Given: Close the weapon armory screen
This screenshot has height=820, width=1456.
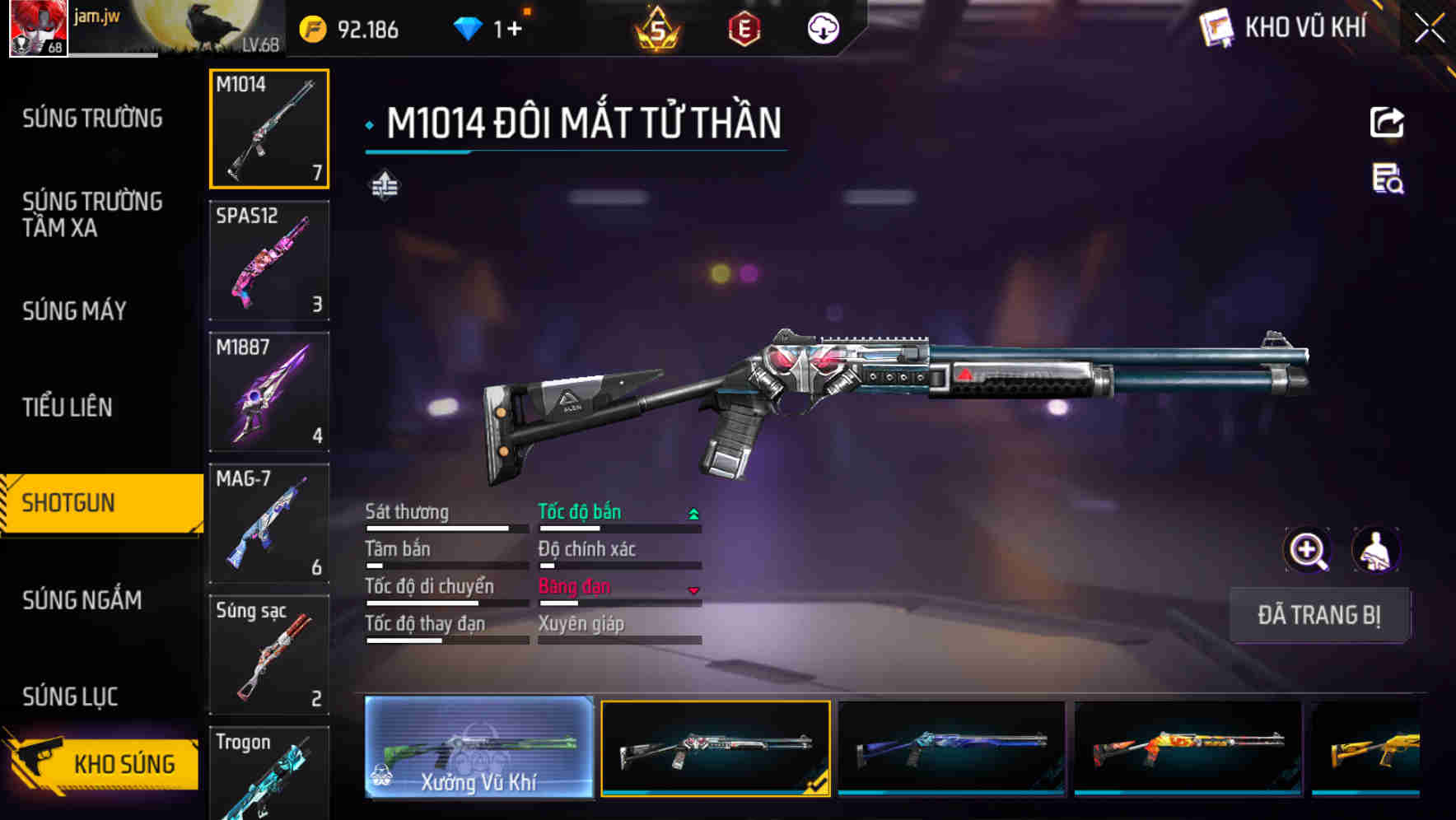Looking at the screenshot, I should tap(1429, 28).
